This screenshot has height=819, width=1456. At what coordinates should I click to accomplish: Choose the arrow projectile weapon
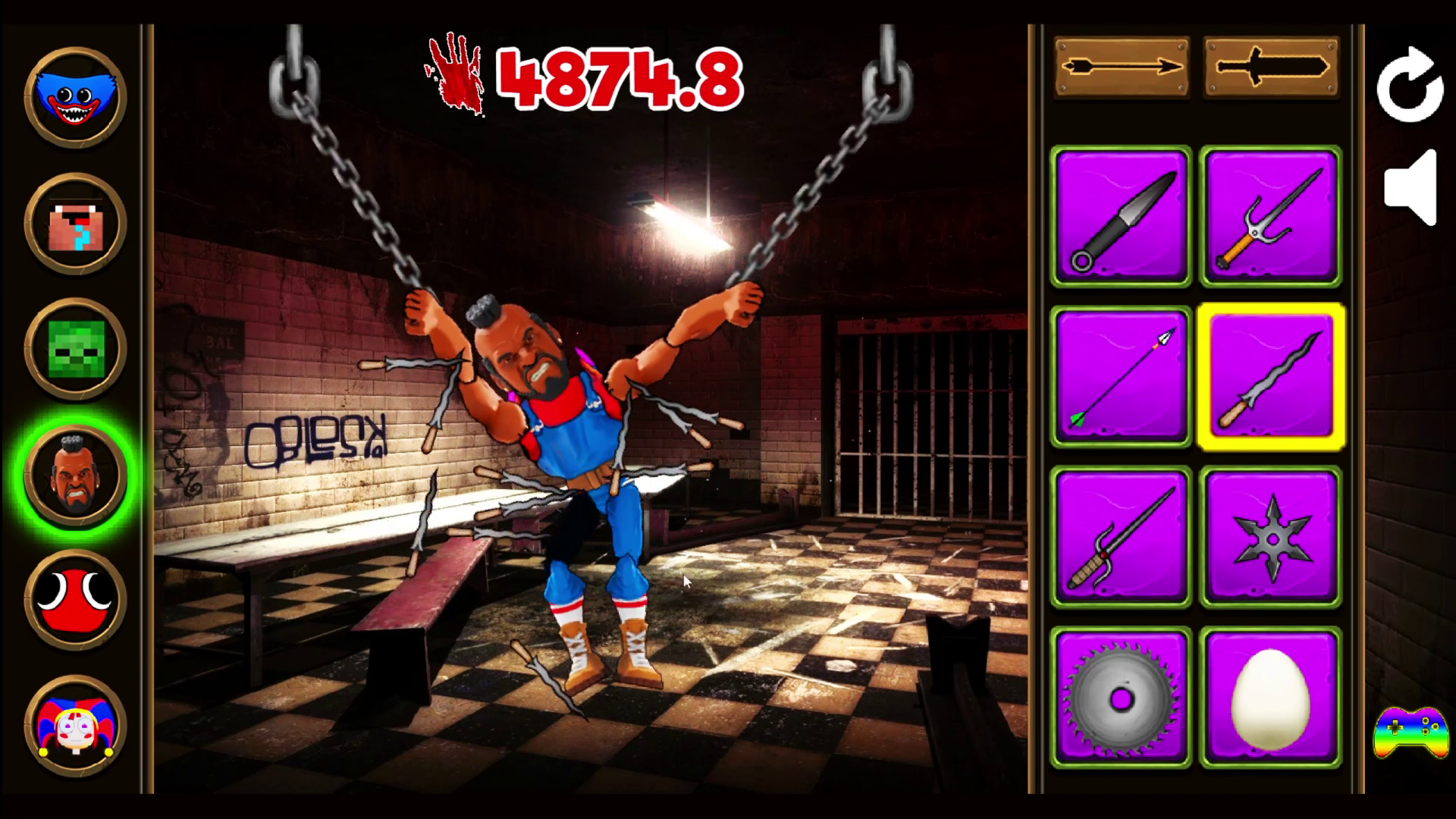point(1121,377)
